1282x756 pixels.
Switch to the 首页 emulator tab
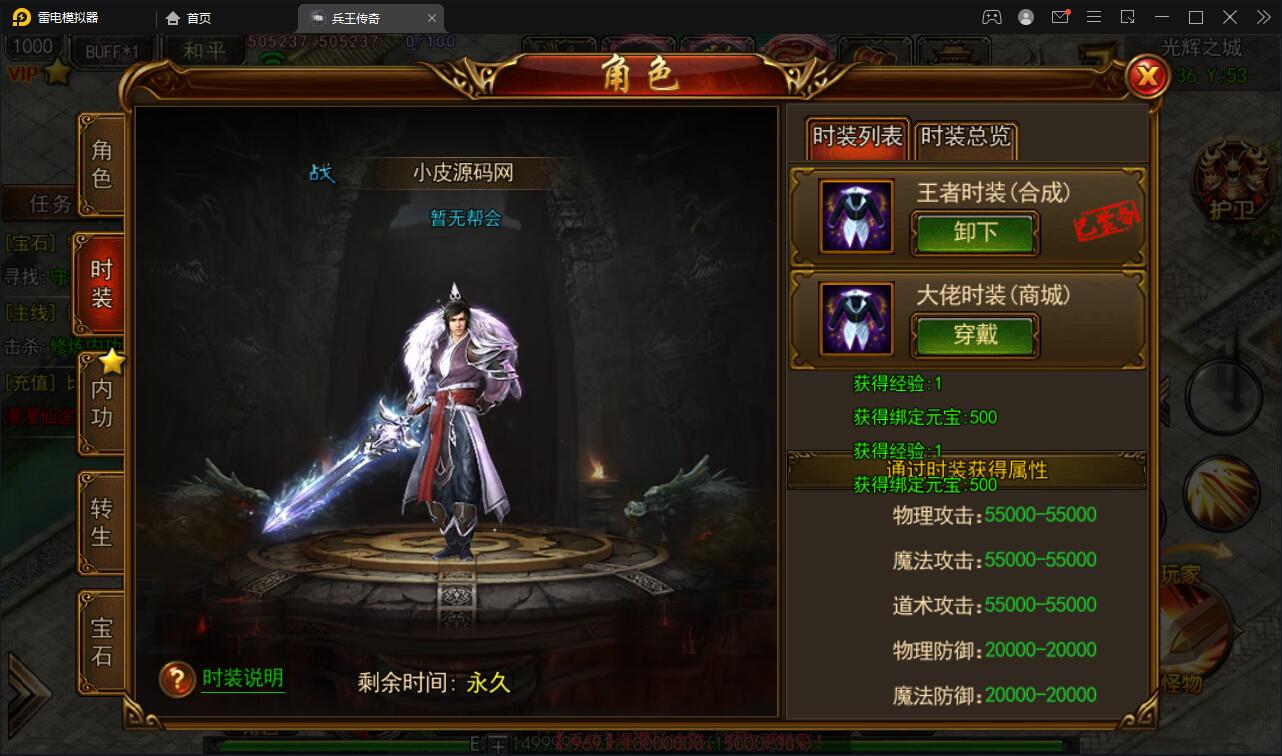[x=190, y=17]
